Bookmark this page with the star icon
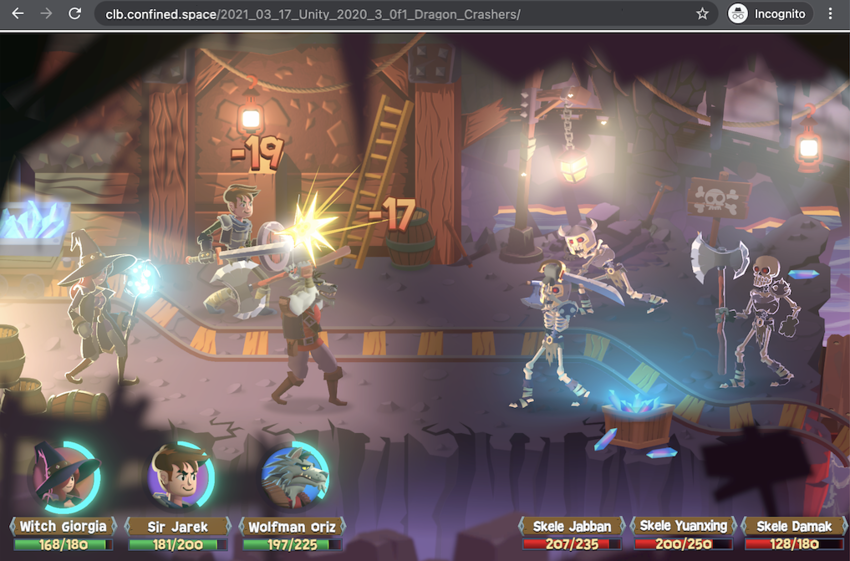This screenshot has width=850, height=561. point(702,14)
